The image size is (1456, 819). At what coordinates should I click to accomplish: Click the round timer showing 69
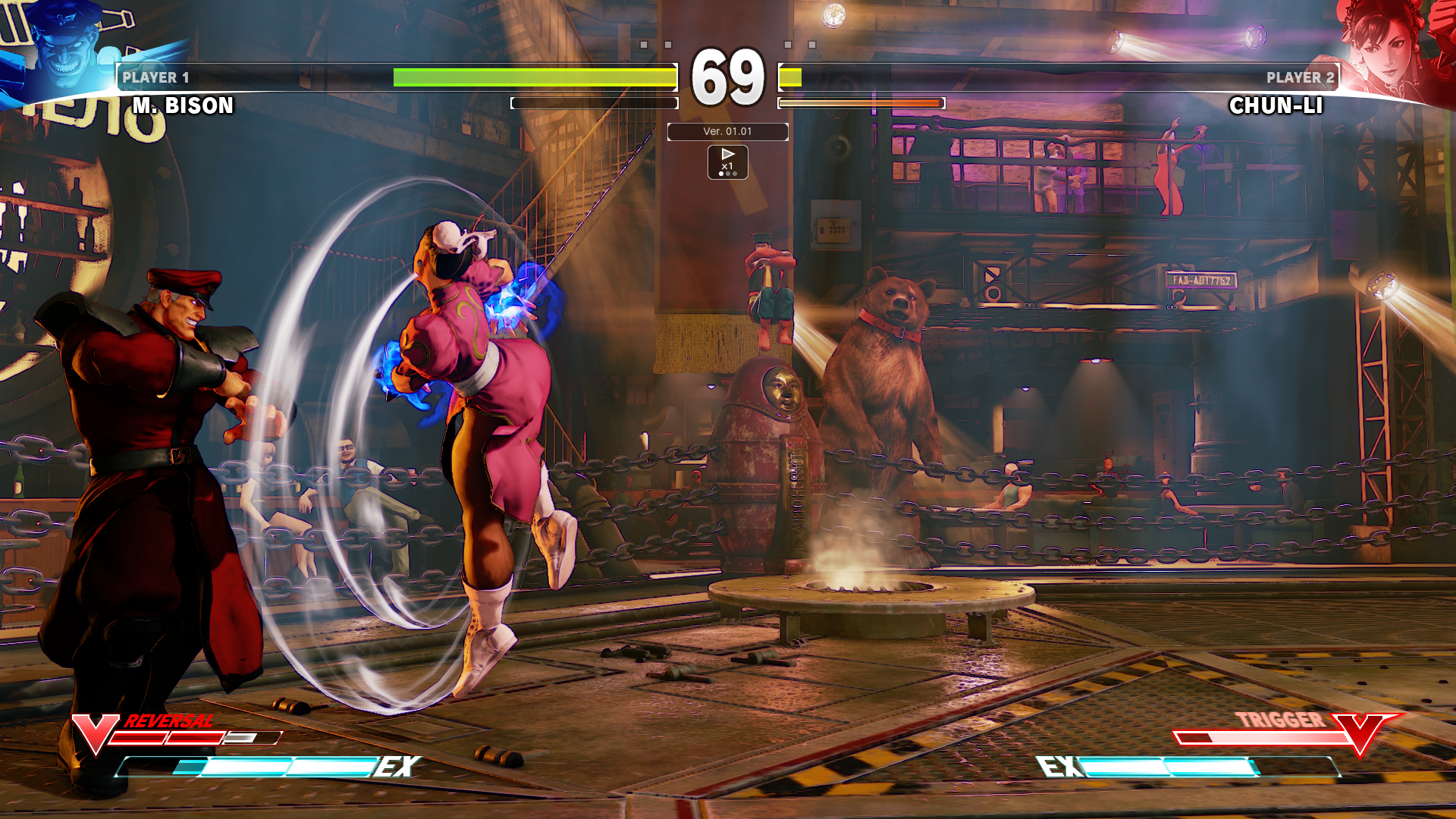point(727,76)
